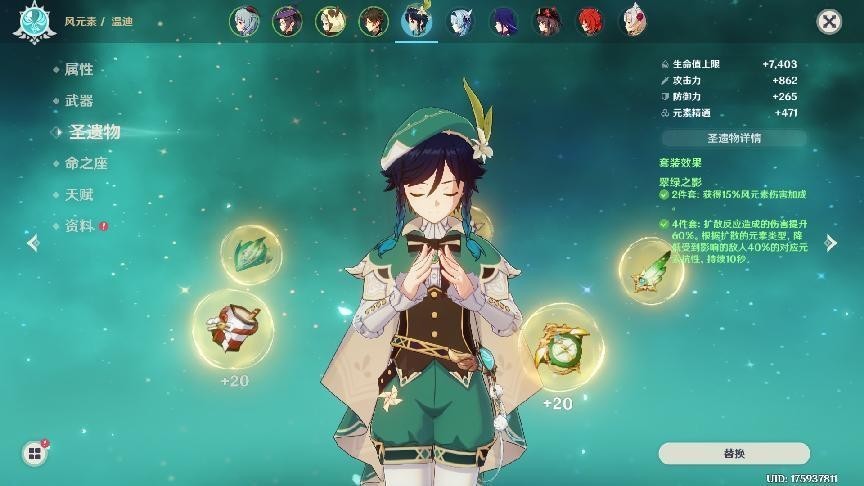Screen dimensions: 864x486
Task: Switch to the next character with right arrow
Action: tap(830, 242)
